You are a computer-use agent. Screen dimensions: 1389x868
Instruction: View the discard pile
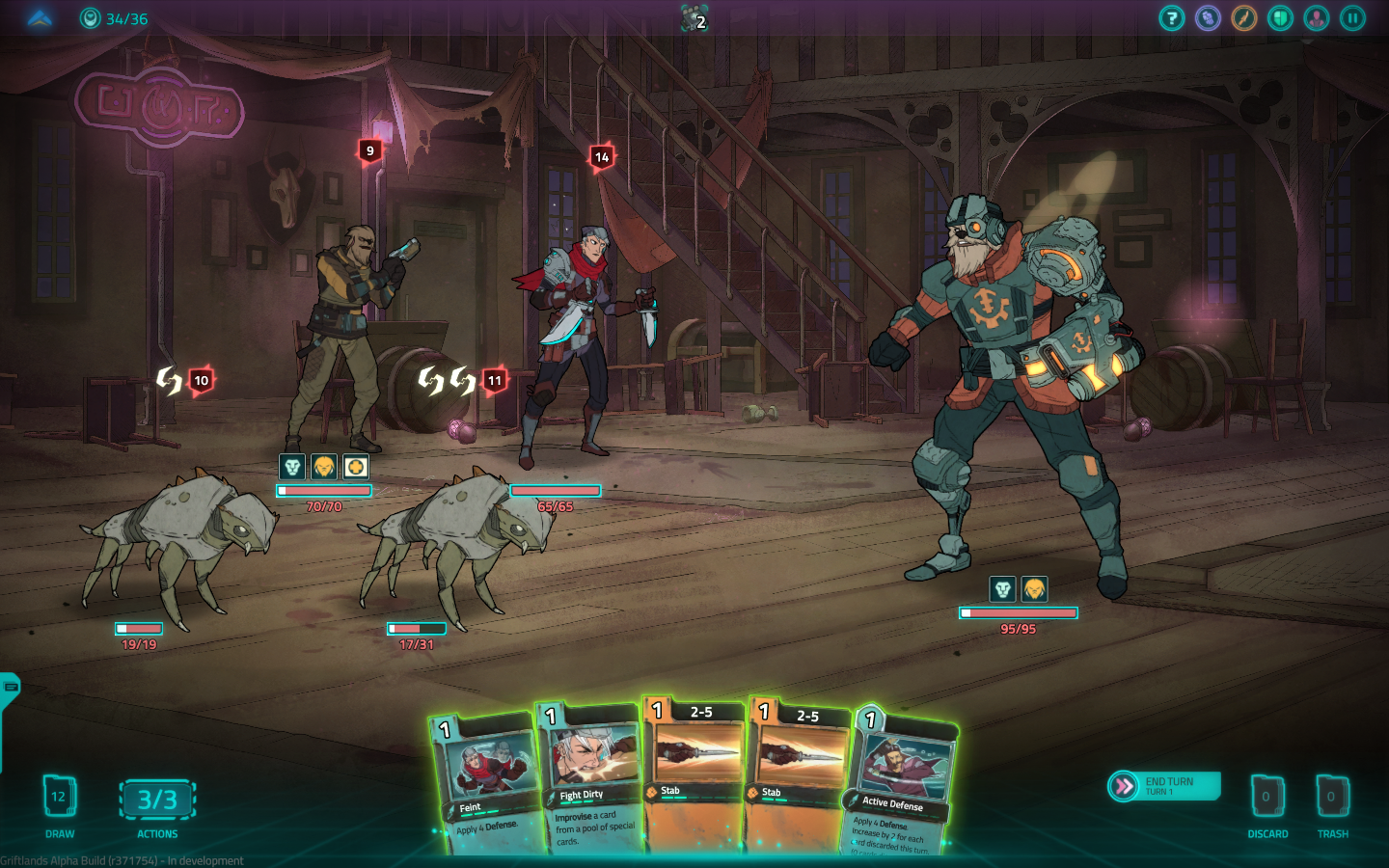pos(1266,798)
